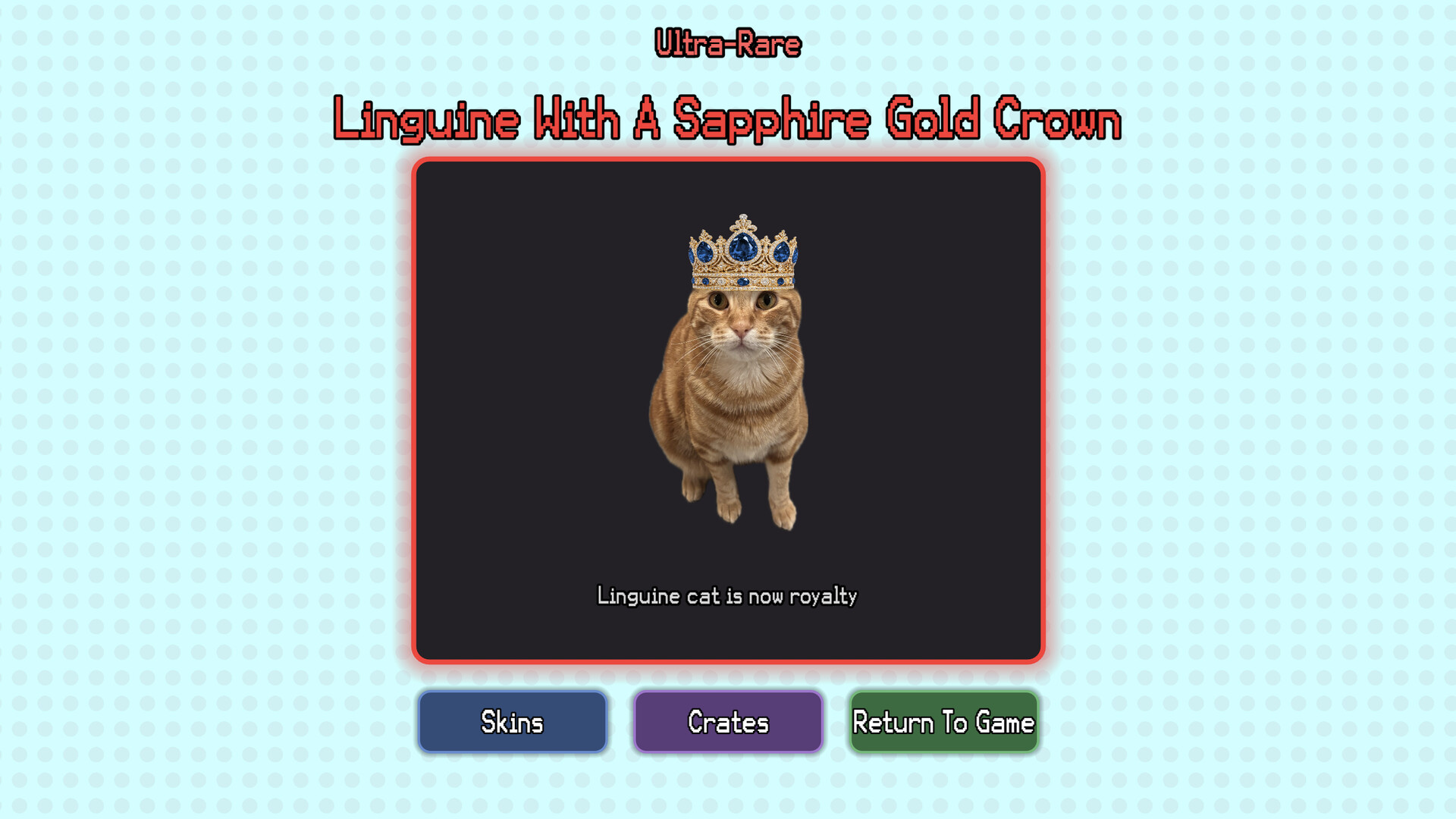Click the Ultra-Rare rarity label
1456x819 pixels.
pyautogui.click(x=728, y=43)
